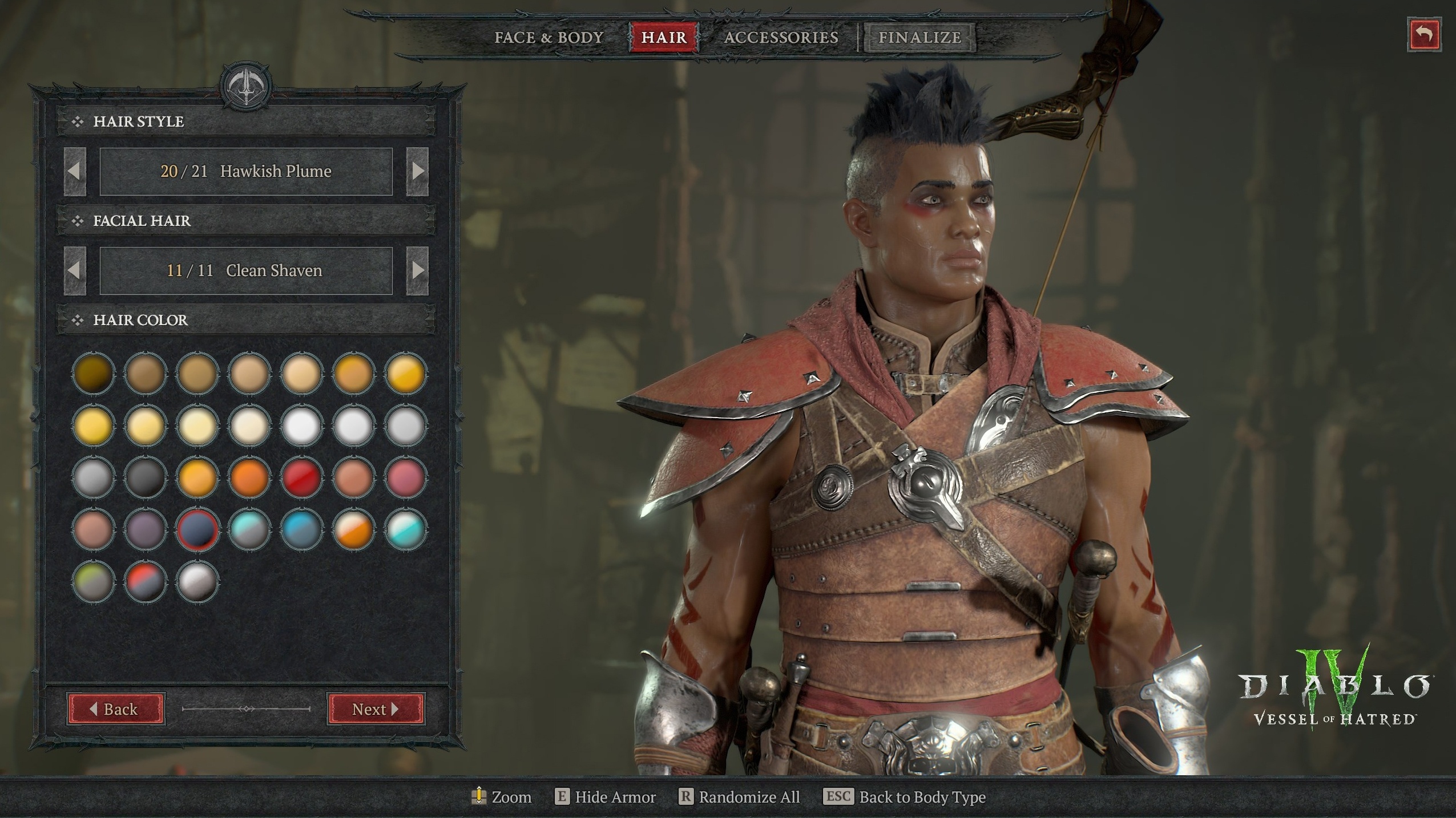Click the Next button
1456x818 pixels.
tap(376, 709)
